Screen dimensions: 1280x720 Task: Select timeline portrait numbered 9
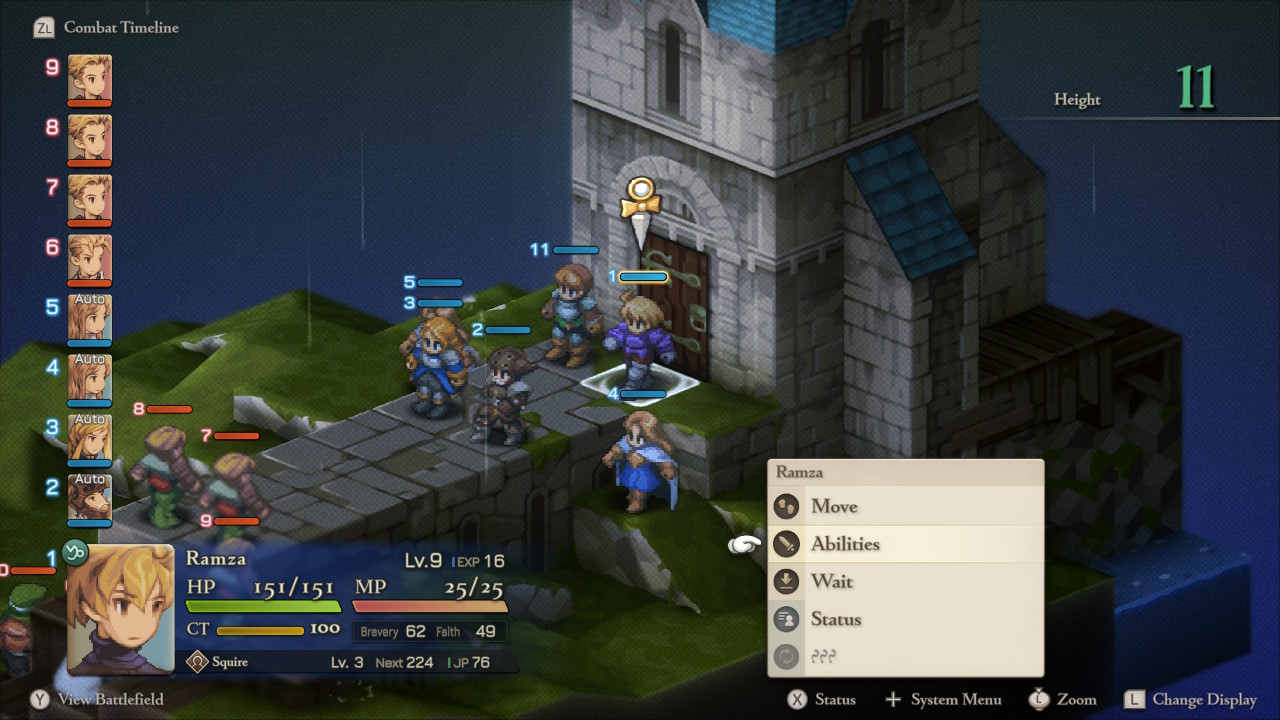pos(90,78)
